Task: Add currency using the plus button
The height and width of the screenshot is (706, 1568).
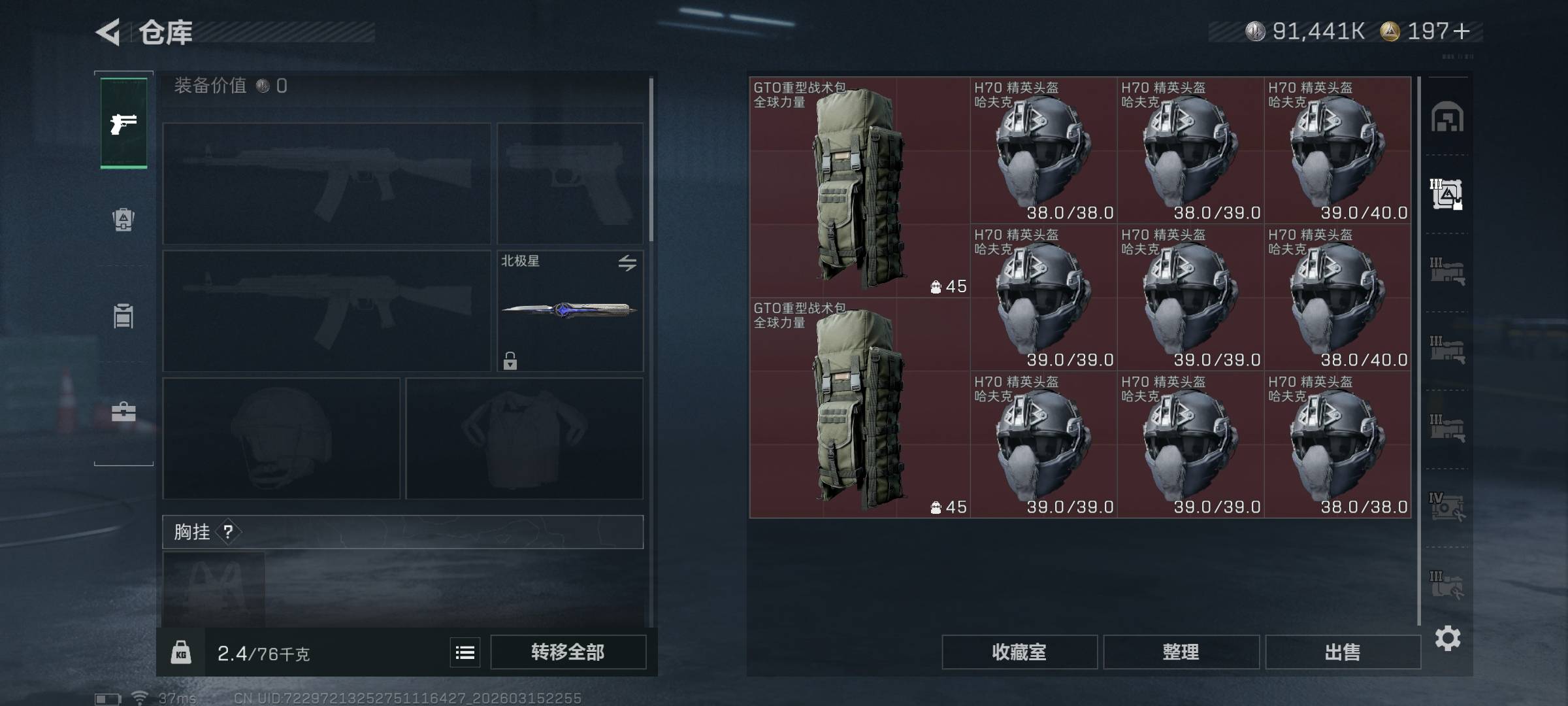Action: pyautogui.click(x=1462, y=31)
